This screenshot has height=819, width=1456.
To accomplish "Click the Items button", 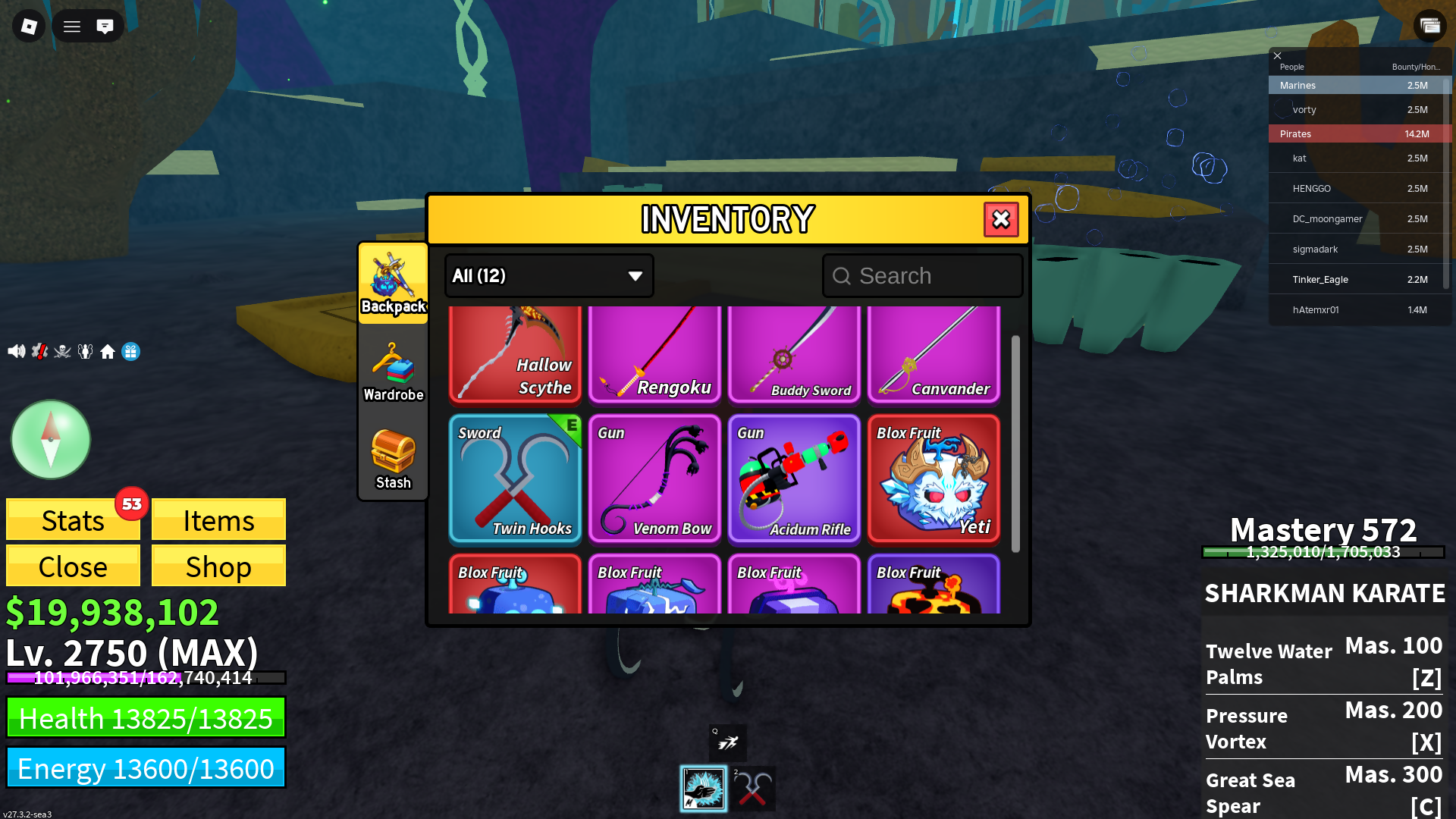I will (x=218, y=520).
